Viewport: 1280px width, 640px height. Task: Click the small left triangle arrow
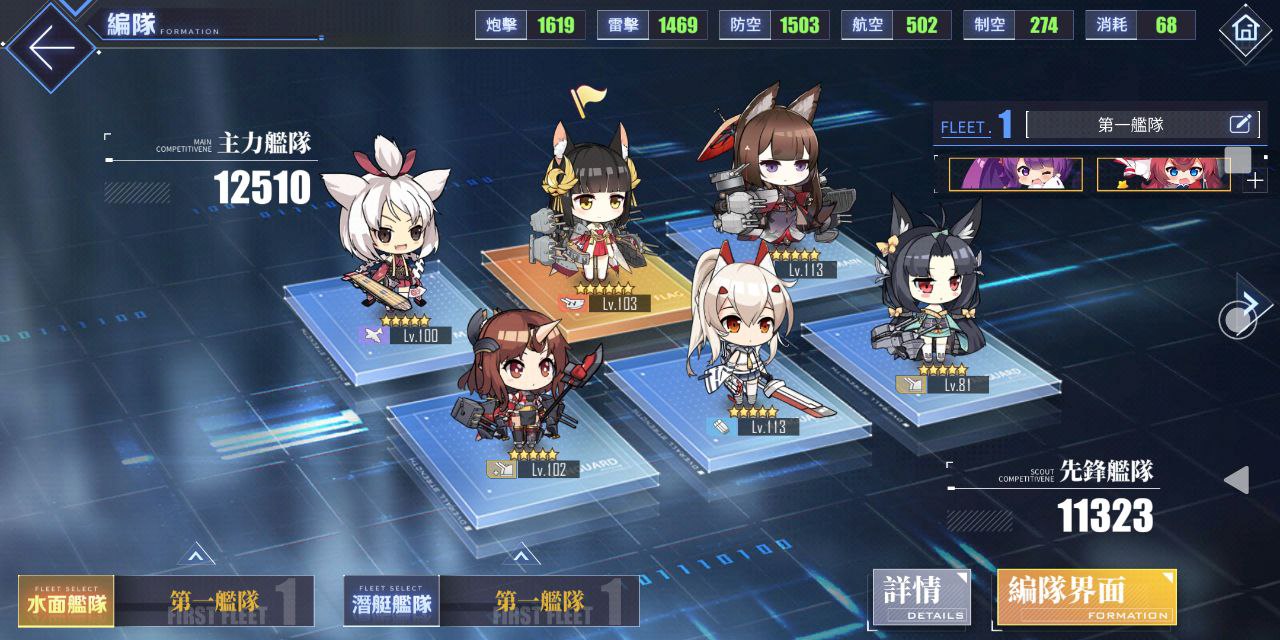(x=1237, y=480)
